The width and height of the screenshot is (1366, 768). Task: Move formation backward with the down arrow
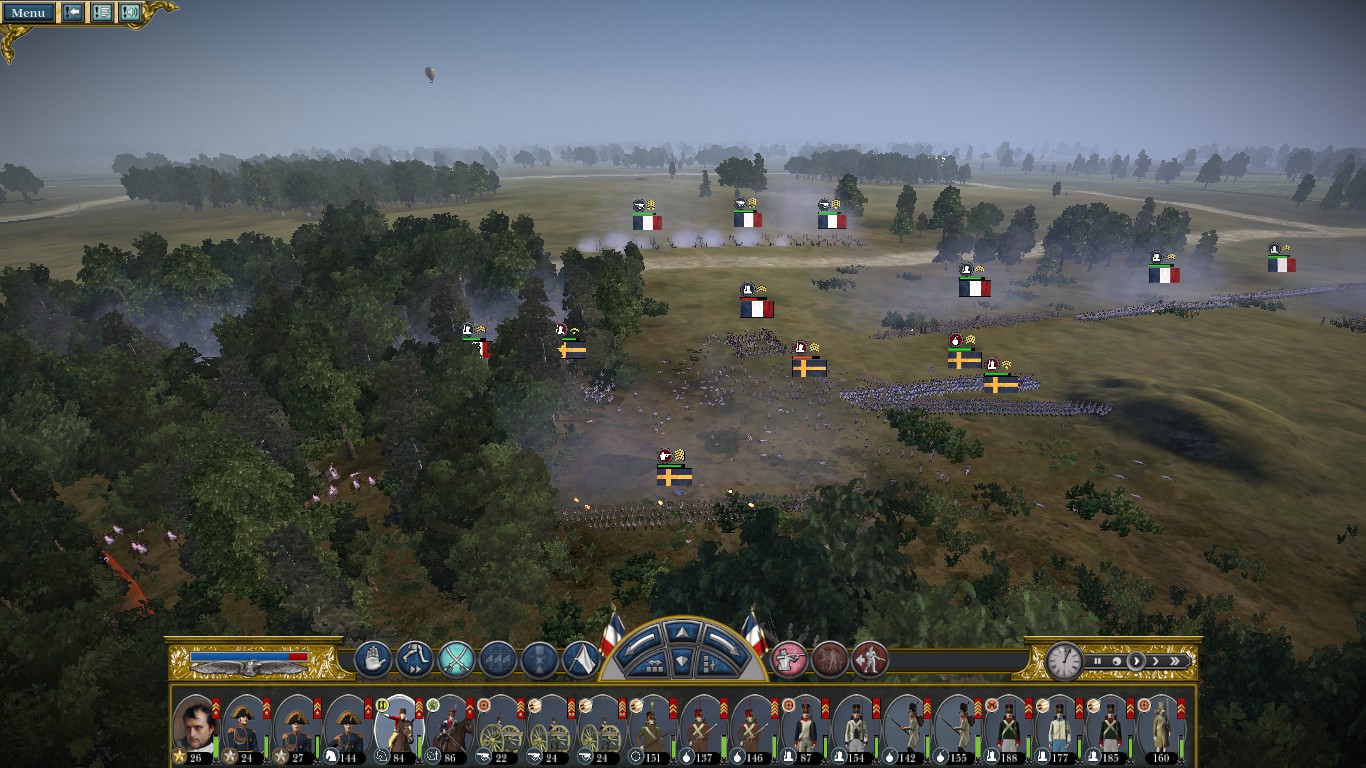point(683,660)
